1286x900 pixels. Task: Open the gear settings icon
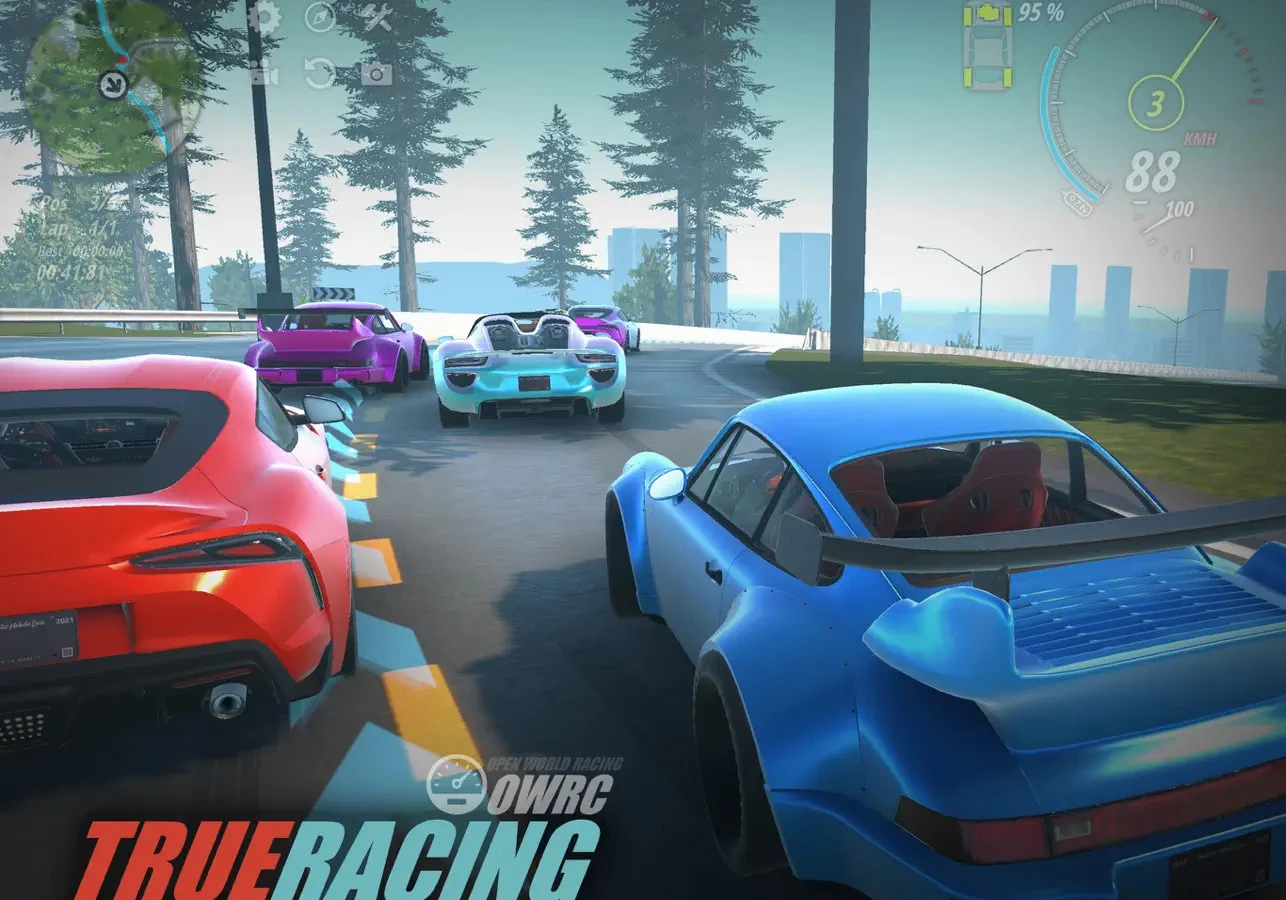click(265, 17)
